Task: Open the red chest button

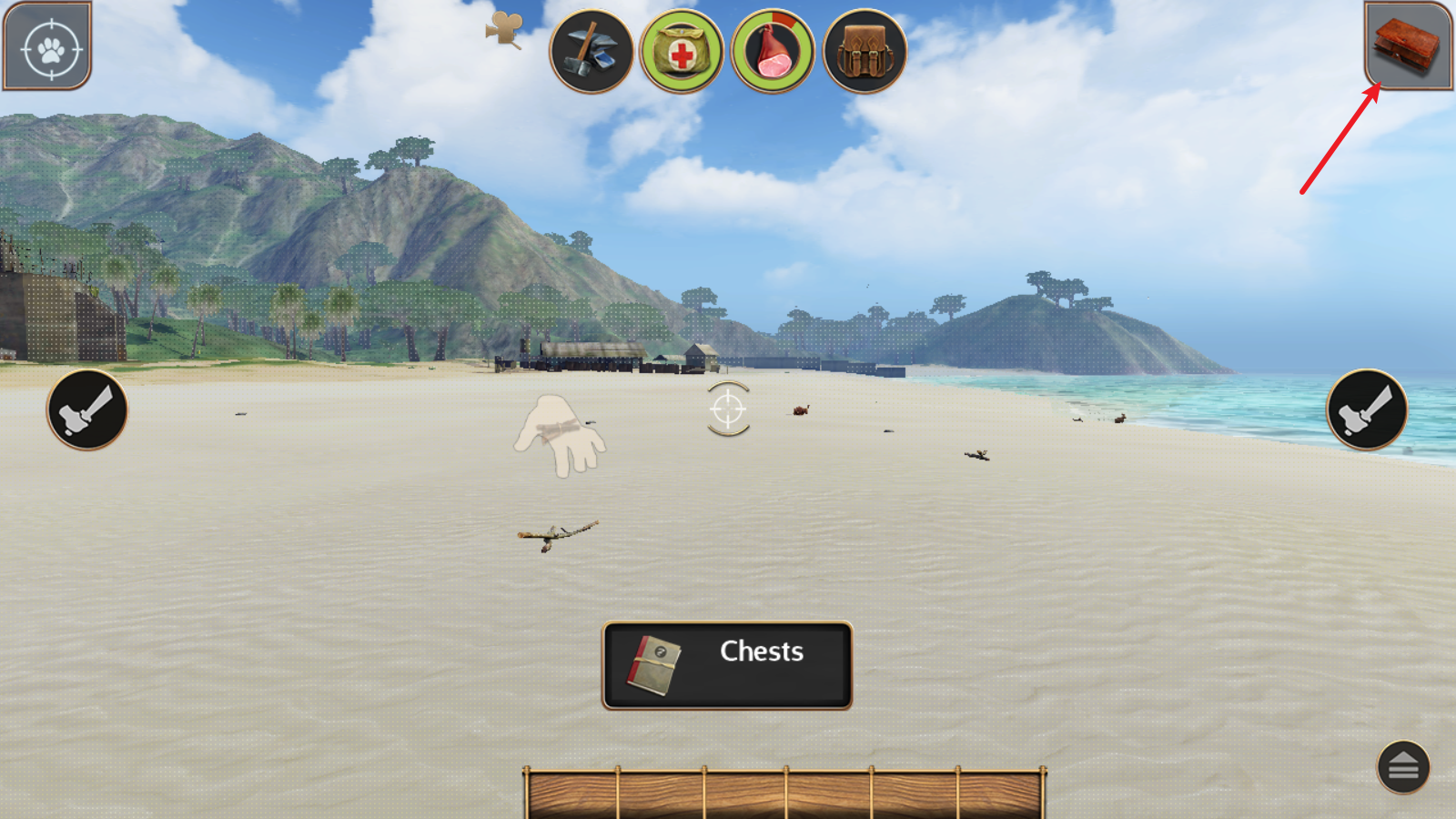Action: [1407, 45]
